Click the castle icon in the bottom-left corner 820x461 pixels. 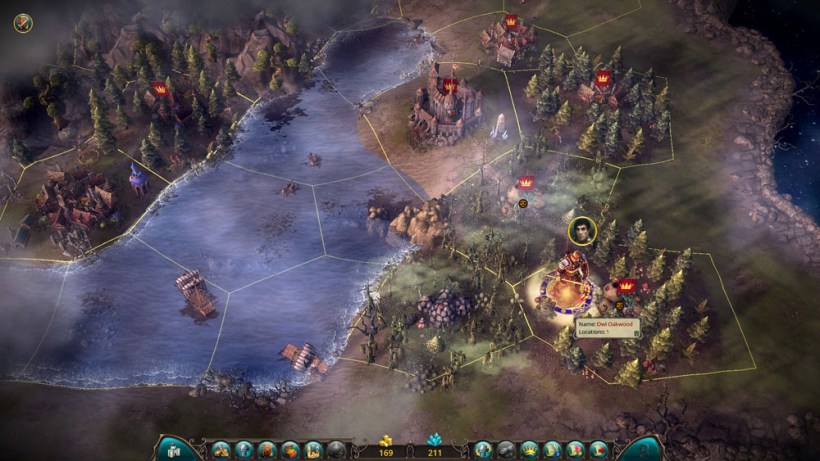[x=172, y=449]
